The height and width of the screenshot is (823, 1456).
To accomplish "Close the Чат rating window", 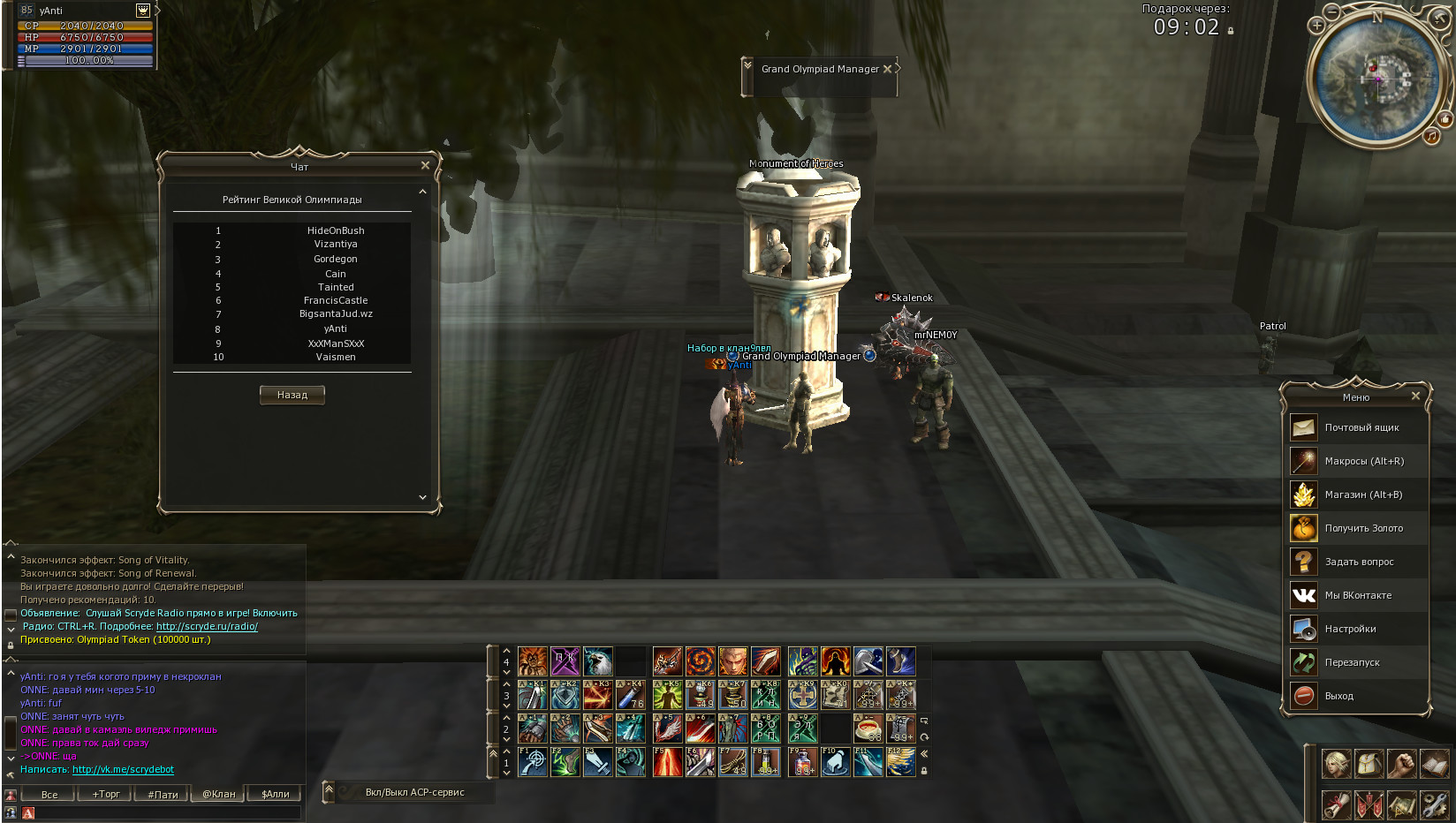I will point(425,165).
